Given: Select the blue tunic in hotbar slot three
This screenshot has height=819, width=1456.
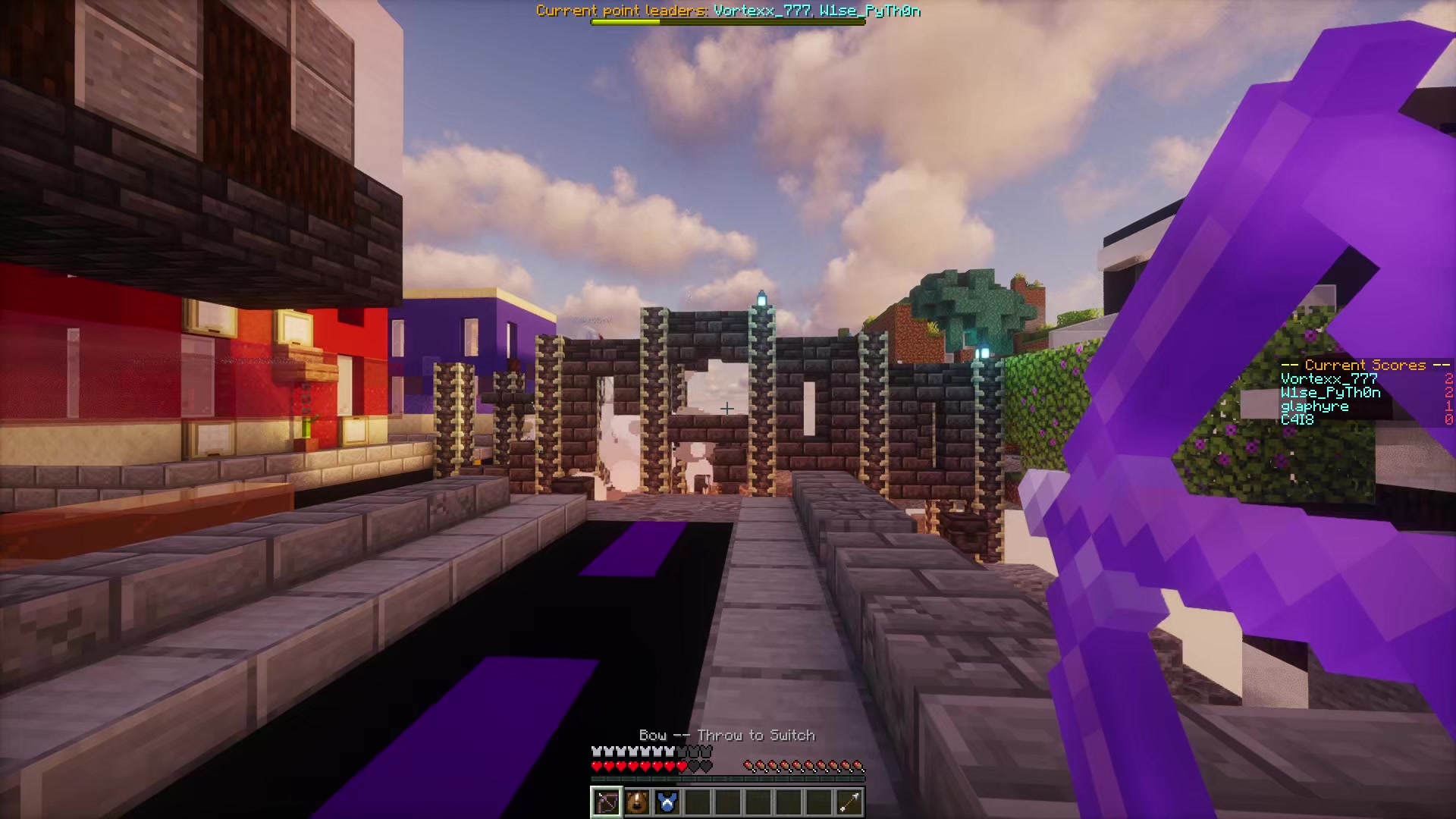Looking at the screenshot, I should [x=667, y=802].
